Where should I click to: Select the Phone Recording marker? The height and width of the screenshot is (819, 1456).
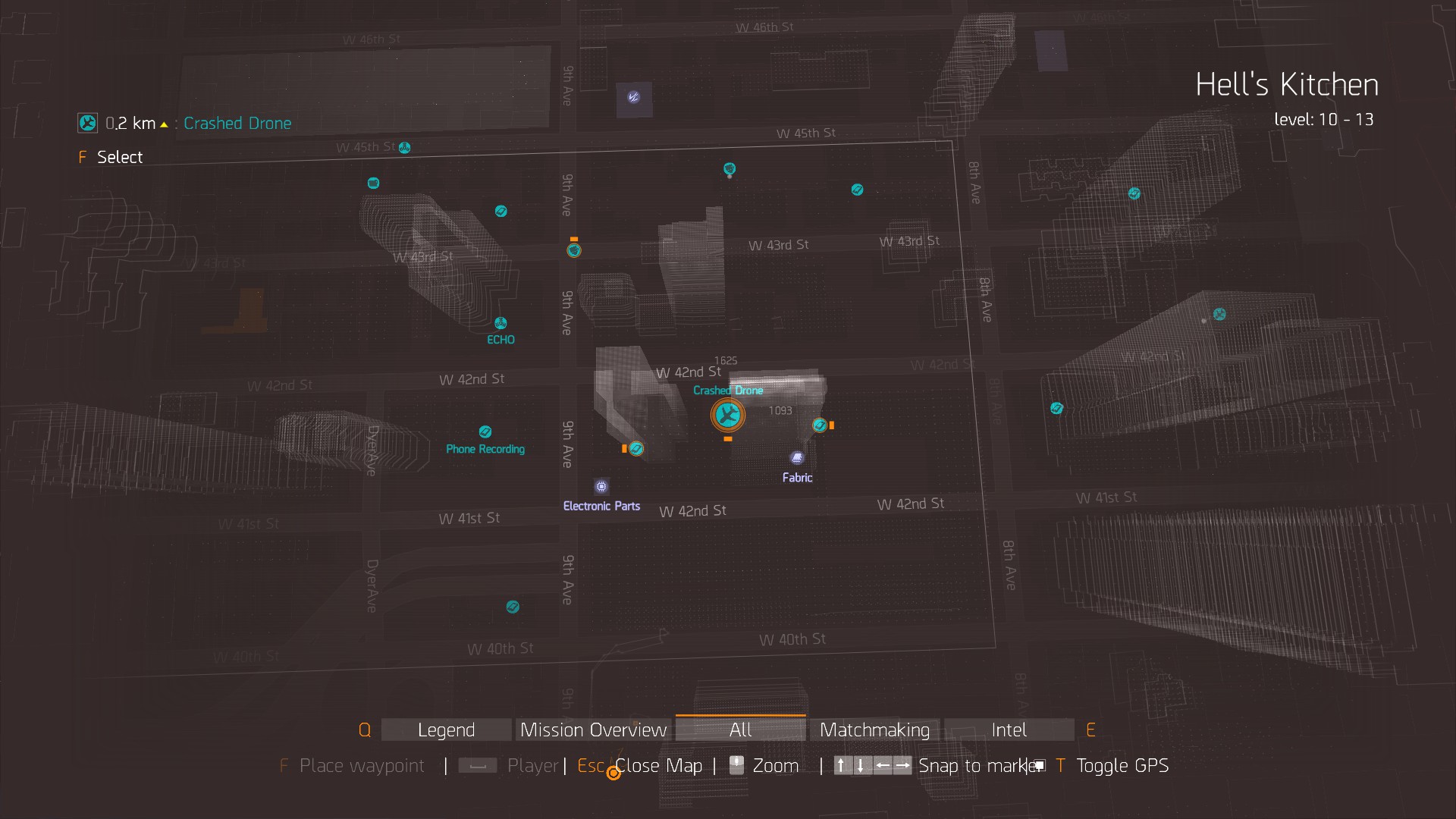click(x=485, y=432)
